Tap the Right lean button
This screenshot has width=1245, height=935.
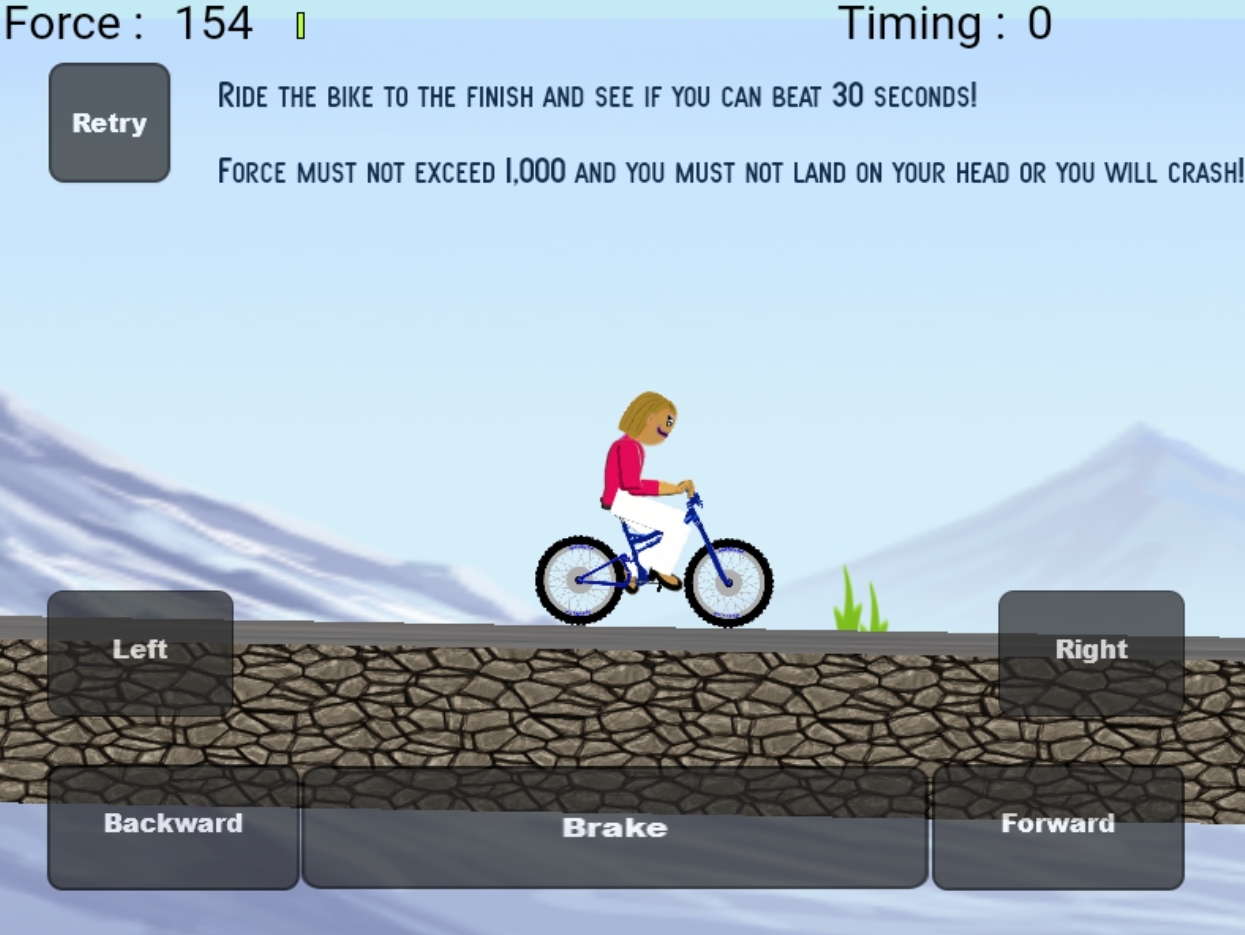pyautogui.click(x=1091, y=652)
